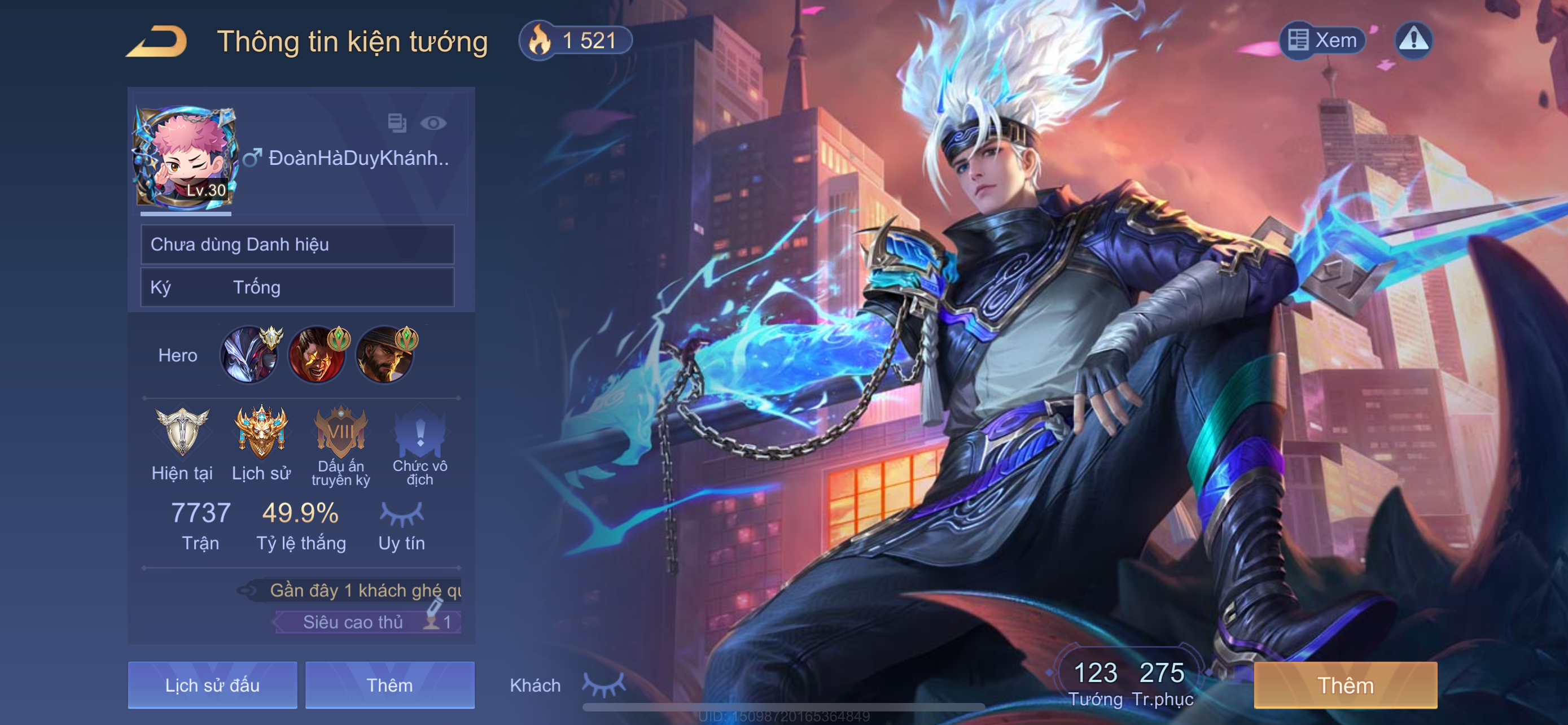
Task: Click the gold Thêm button
Action: [x=1345, y=685]
